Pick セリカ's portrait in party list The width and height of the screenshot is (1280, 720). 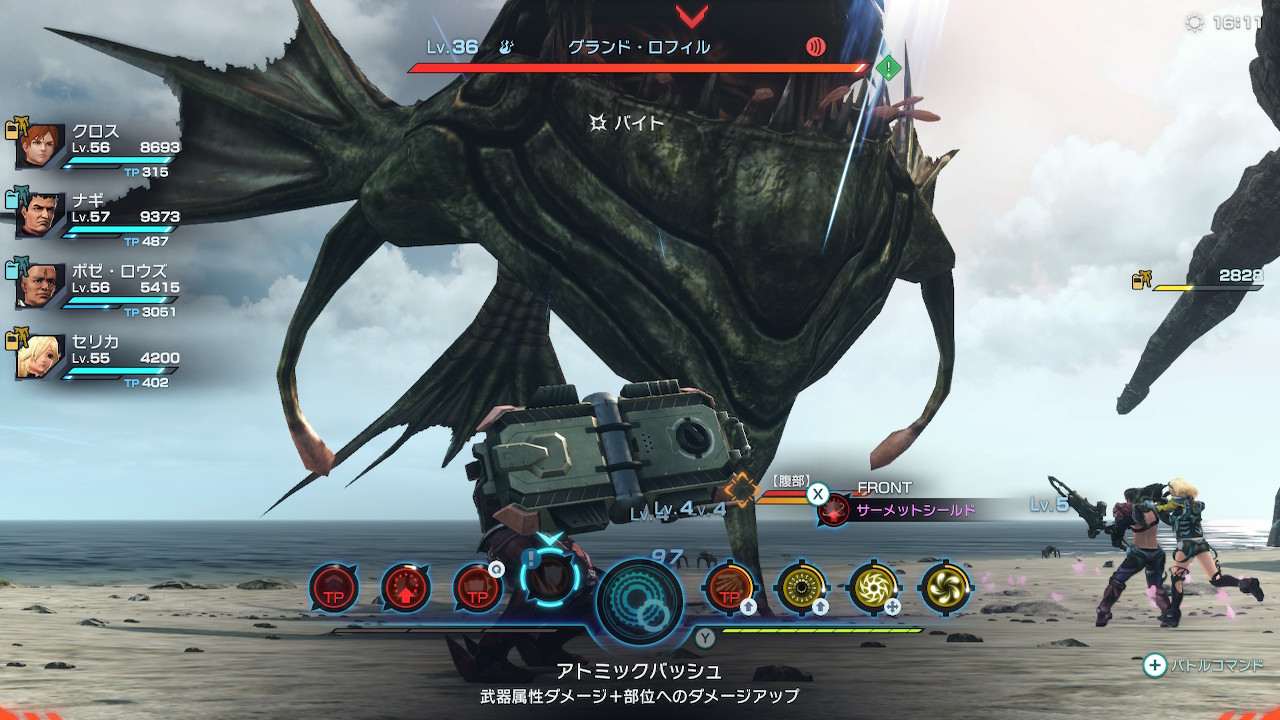(x=41, y=357)
